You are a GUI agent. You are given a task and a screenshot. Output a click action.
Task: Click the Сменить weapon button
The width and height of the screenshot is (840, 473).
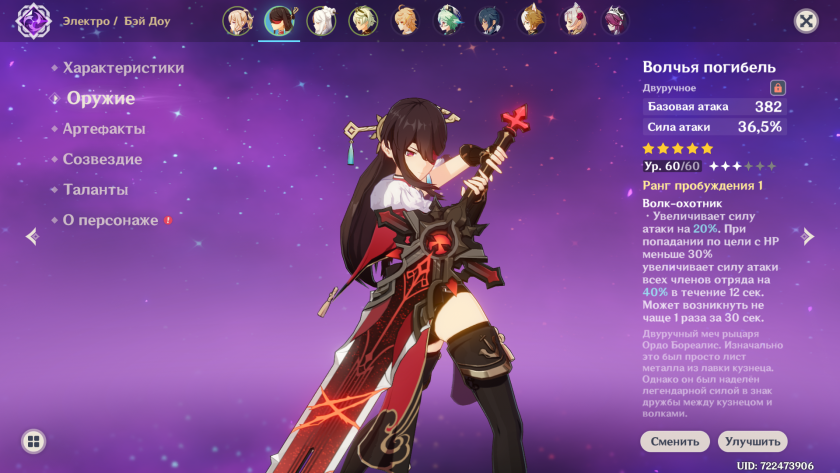tap(675, 441)
